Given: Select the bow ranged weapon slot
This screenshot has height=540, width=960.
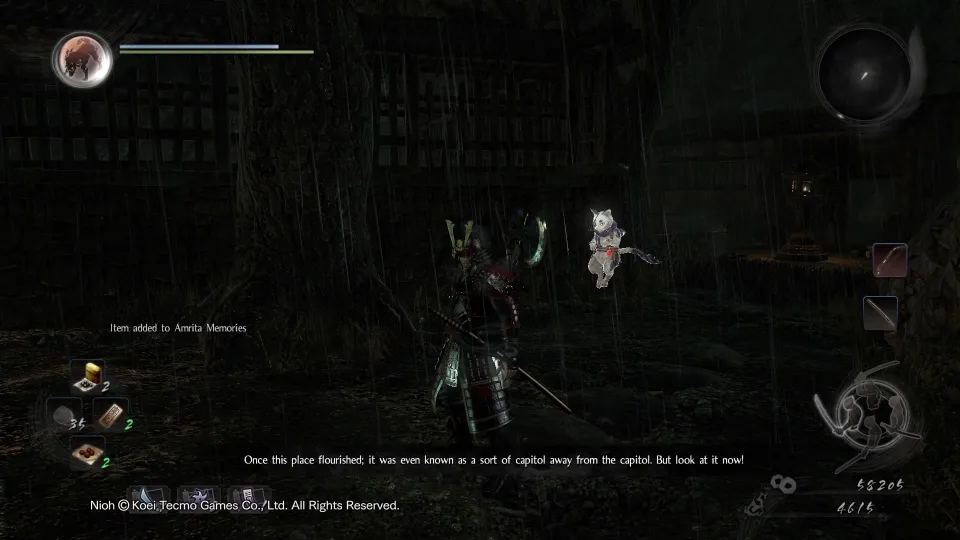Looking at the screenshot, I should pyautogui.click(x=889, y=260).
